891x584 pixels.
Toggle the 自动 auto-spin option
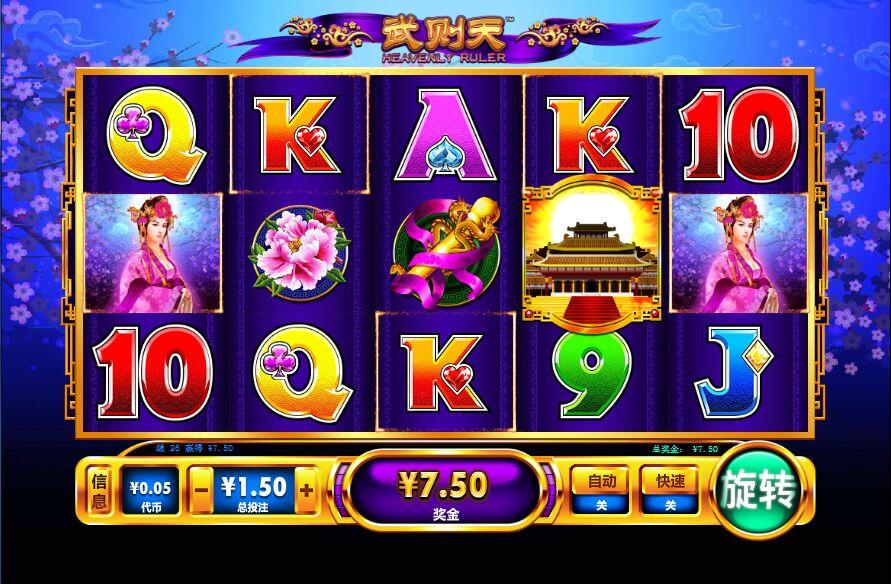pyautogui.click(x=601, y=490)
